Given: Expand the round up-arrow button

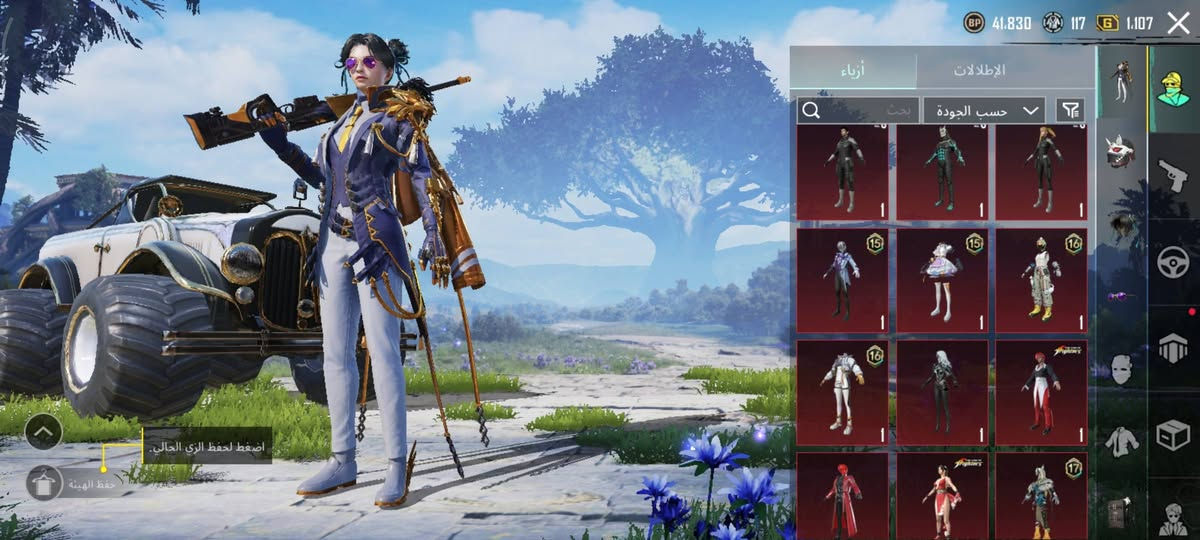Looking at the screenshot, I should (43, 432).
